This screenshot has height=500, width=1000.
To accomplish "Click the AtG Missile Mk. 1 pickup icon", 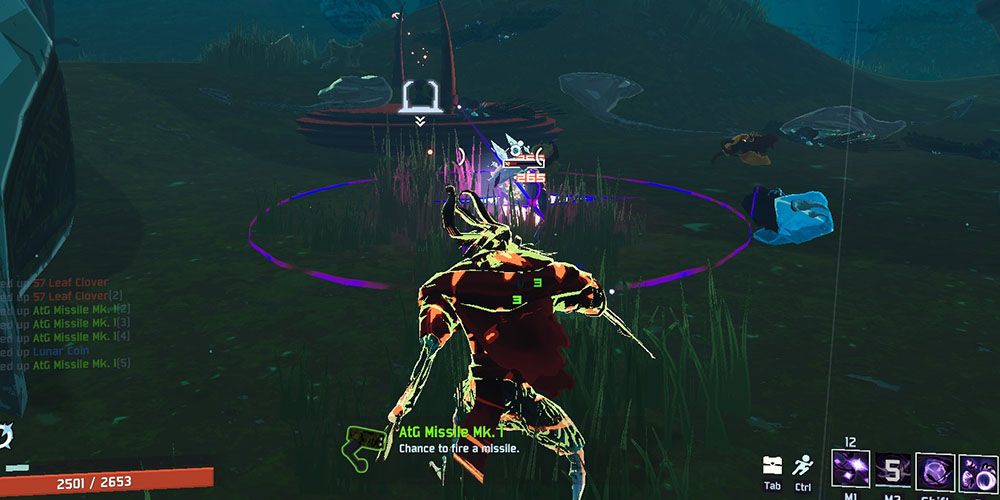I will click(368, 442).
